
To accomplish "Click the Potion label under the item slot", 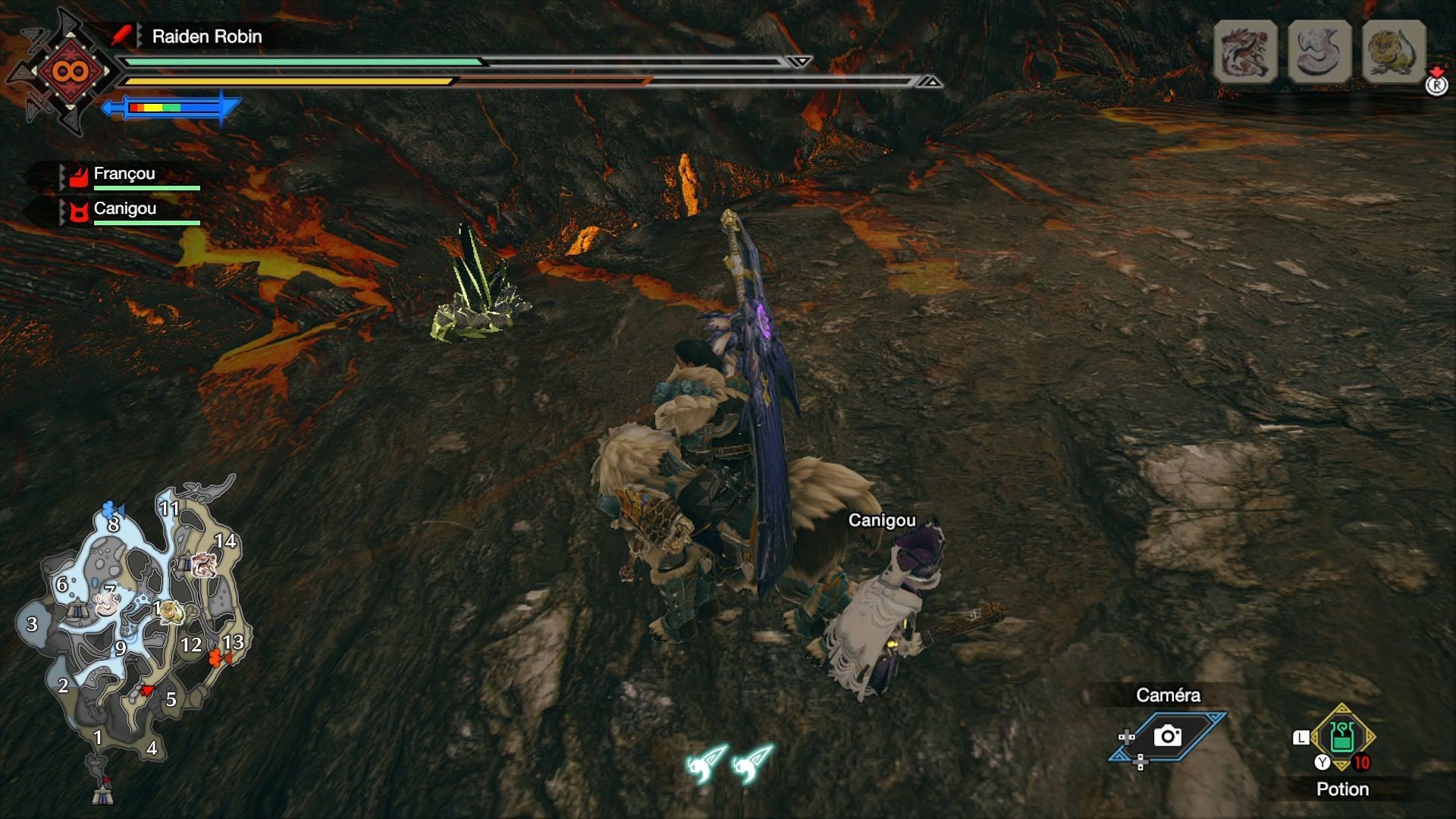I will point(1343,789).
